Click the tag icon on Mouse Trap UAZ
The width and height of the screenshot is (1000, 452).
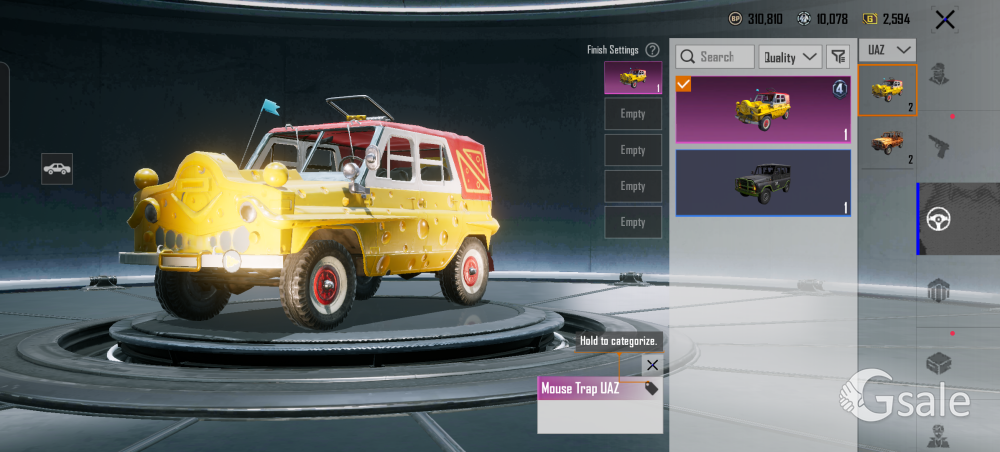pos(651,388)
